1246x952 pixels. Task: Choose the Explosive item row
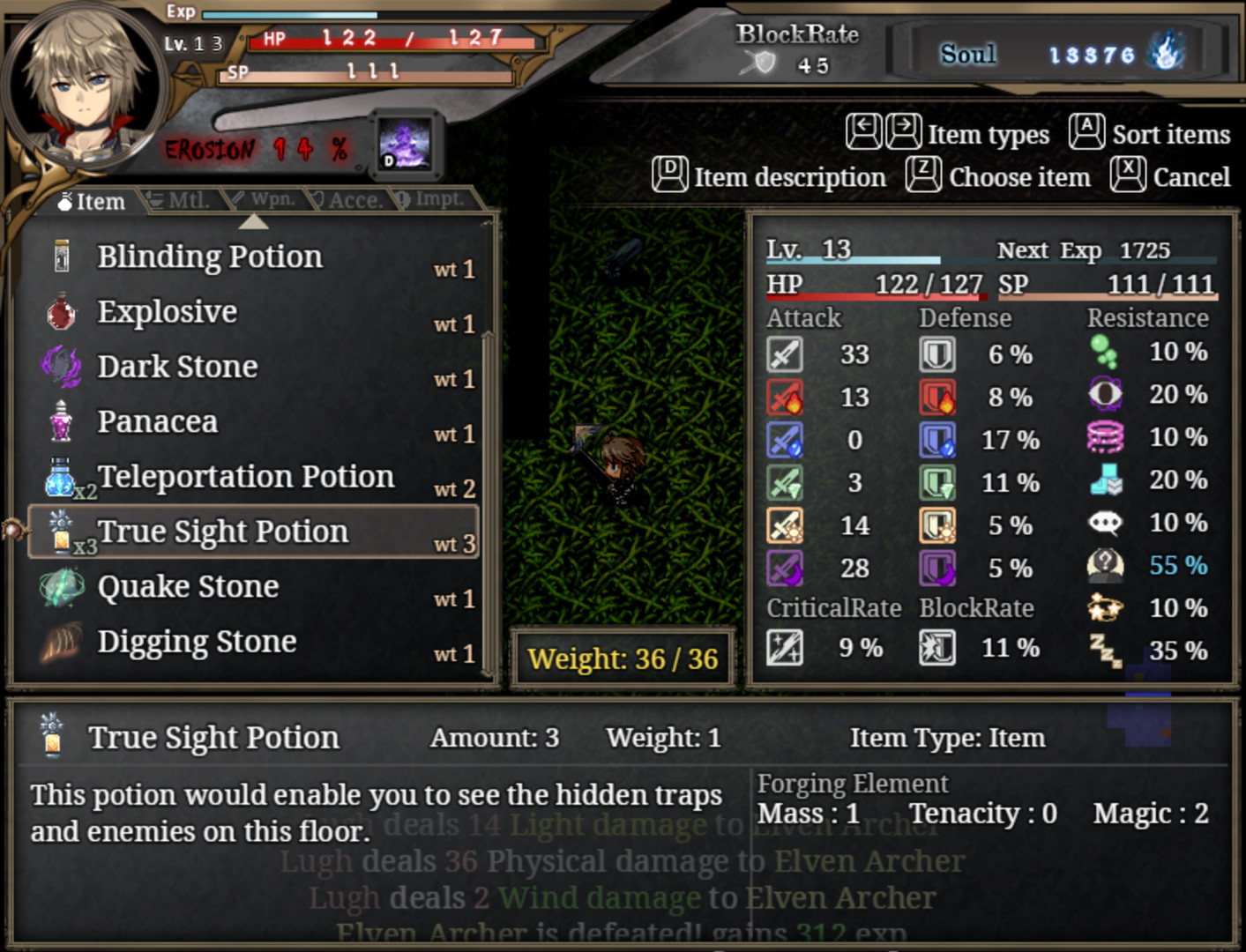pos(168,312)
